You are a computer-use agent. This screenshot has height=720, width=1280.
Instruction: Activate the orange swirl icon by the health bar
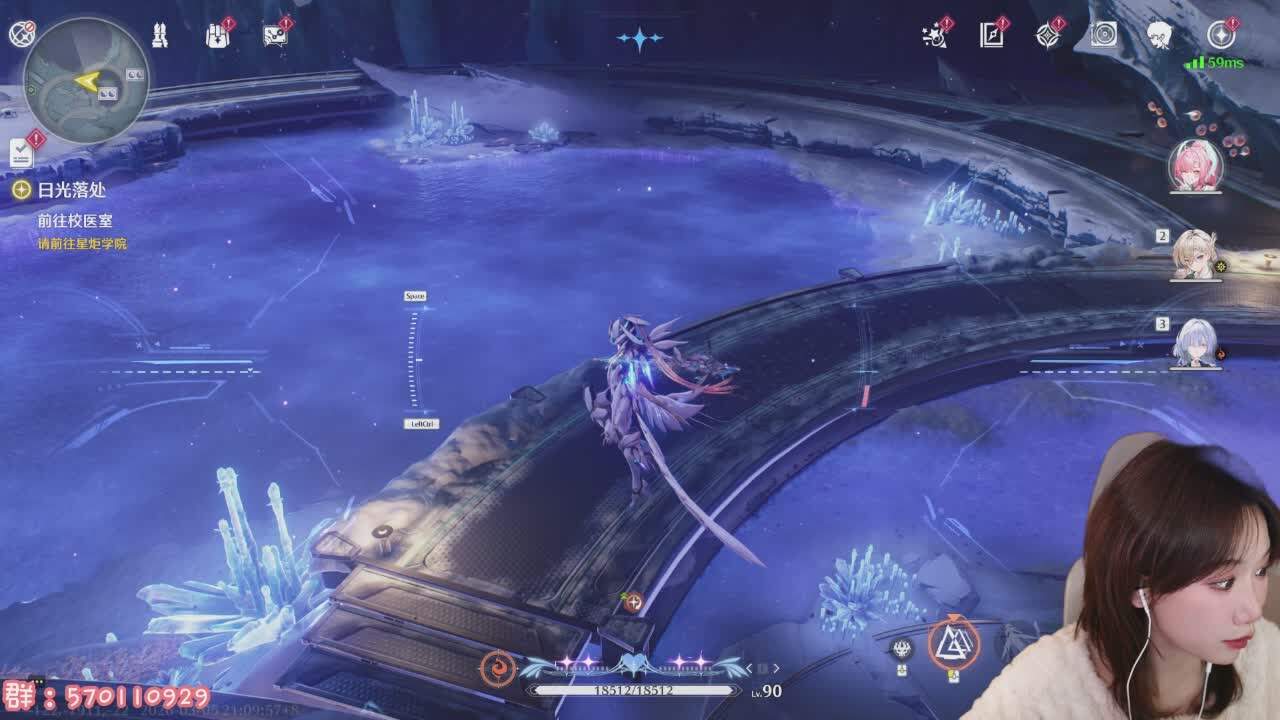coord(497,667)
